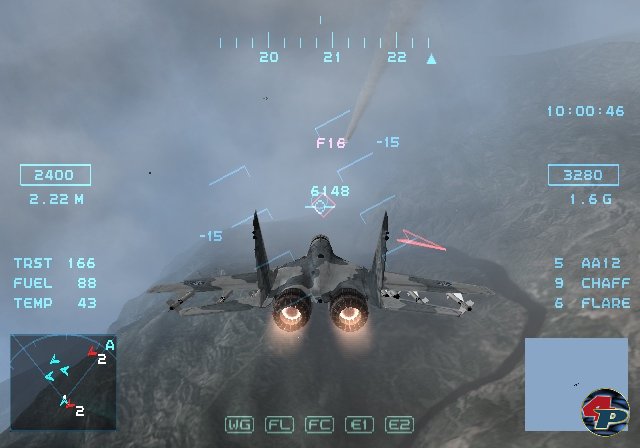Choose the E2 engine indicator

(x=399, y=425)
